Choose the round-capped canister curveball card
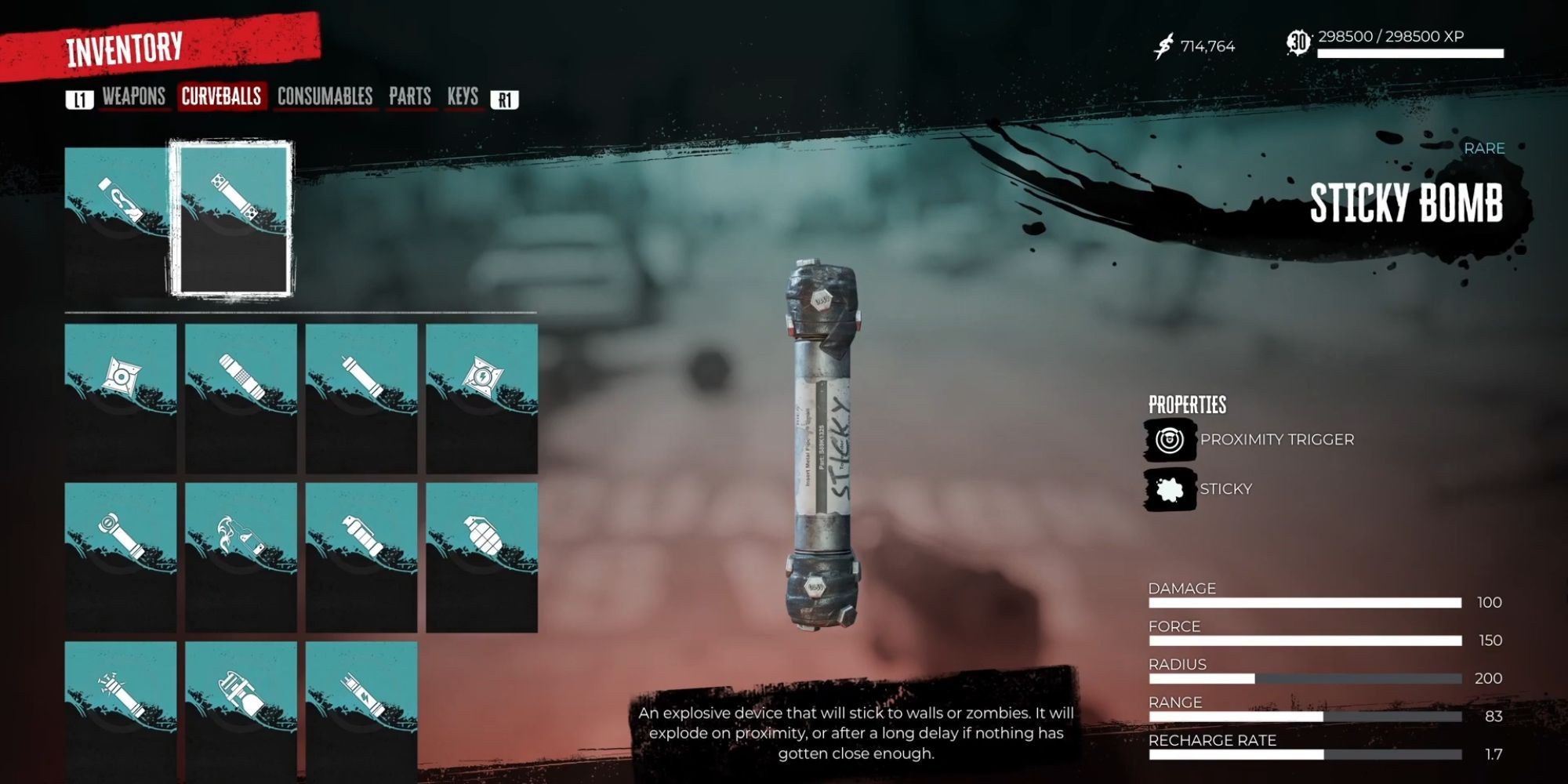 point(121,557)
